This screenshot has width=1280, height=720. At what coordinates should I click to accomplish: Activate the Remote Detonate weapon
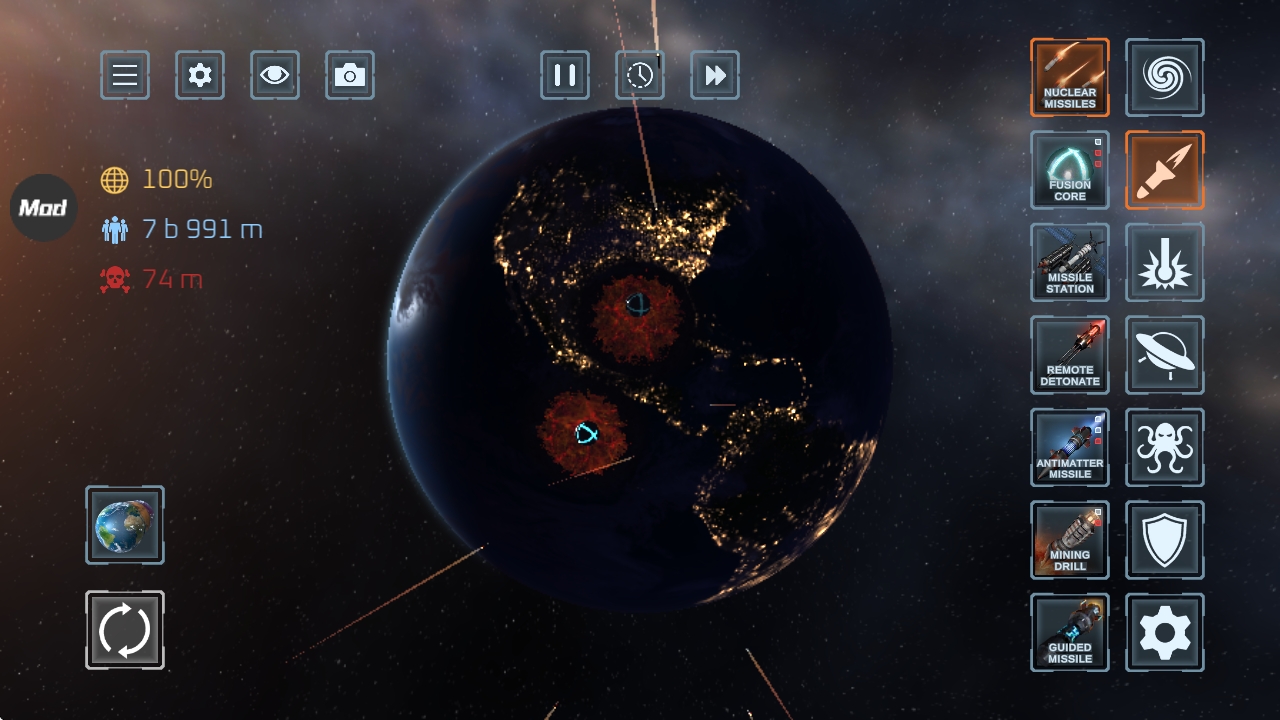1070,355
